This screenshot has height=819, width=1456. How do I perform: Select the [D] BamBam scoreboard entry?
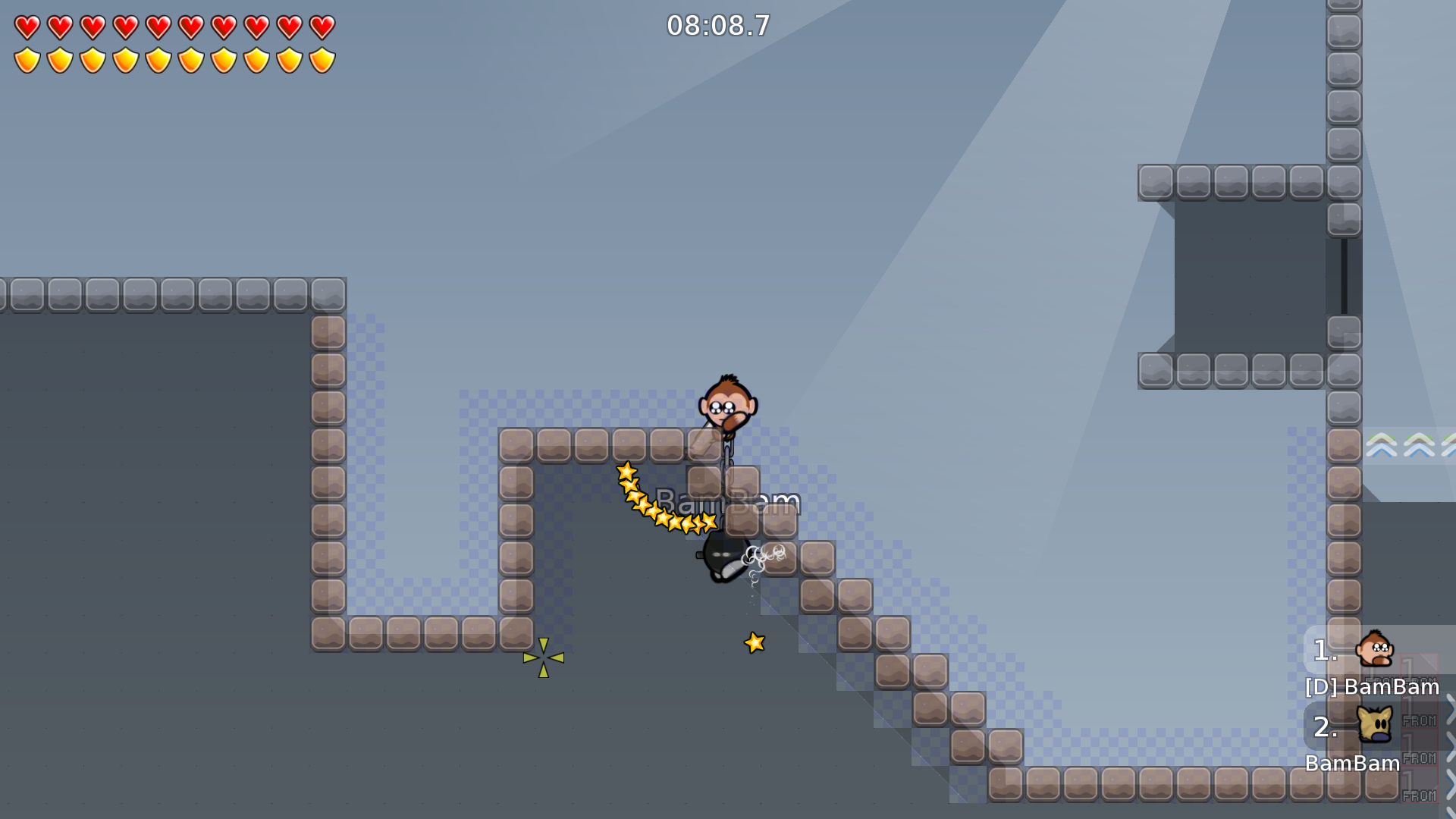pyautogui.click(x=1370, y=687)
